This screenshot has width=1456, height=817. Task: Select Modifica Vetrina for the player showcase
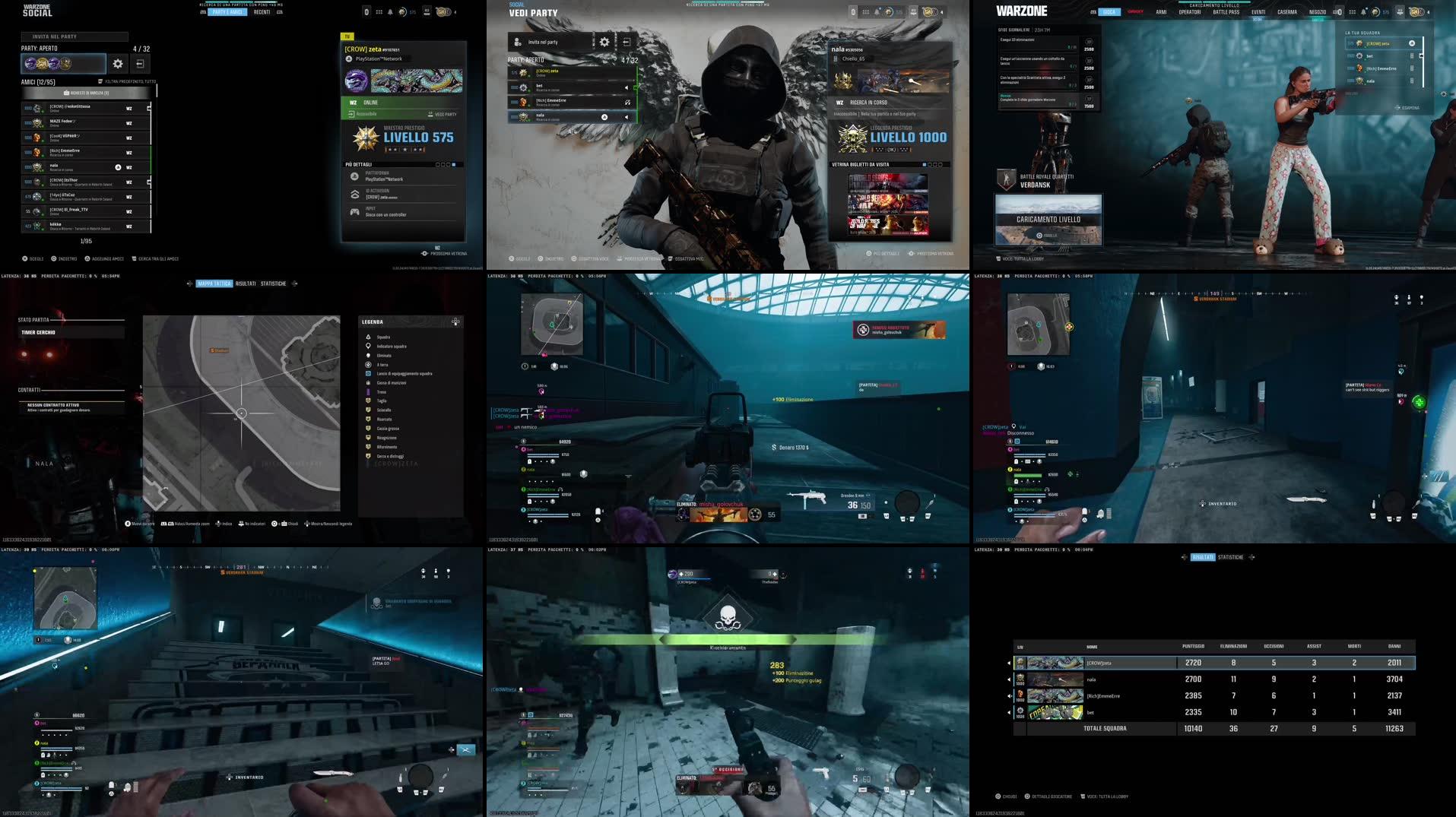[x=642, y=258]
